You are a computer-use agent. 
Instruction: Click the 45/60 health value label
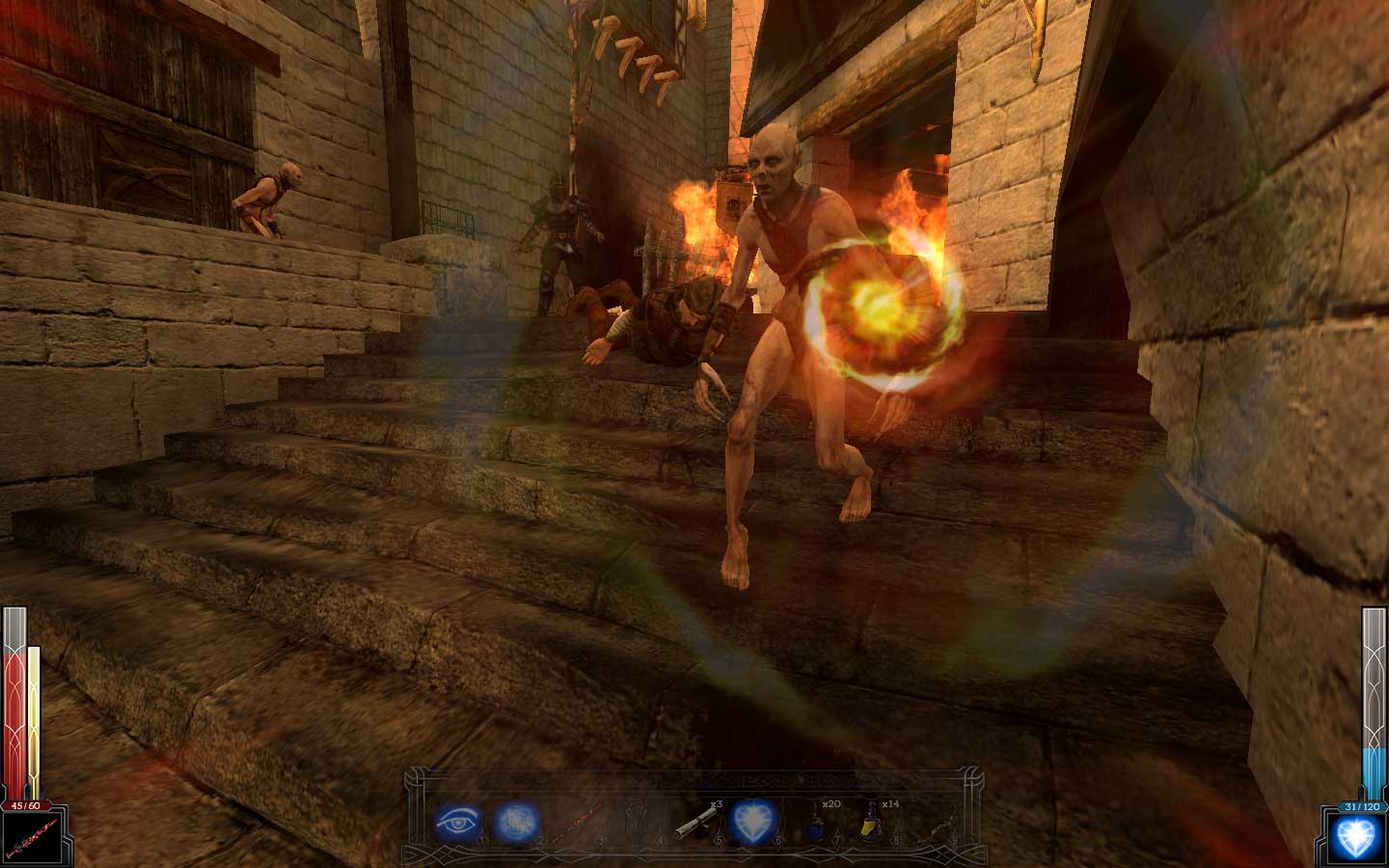[x=24, y=805]
